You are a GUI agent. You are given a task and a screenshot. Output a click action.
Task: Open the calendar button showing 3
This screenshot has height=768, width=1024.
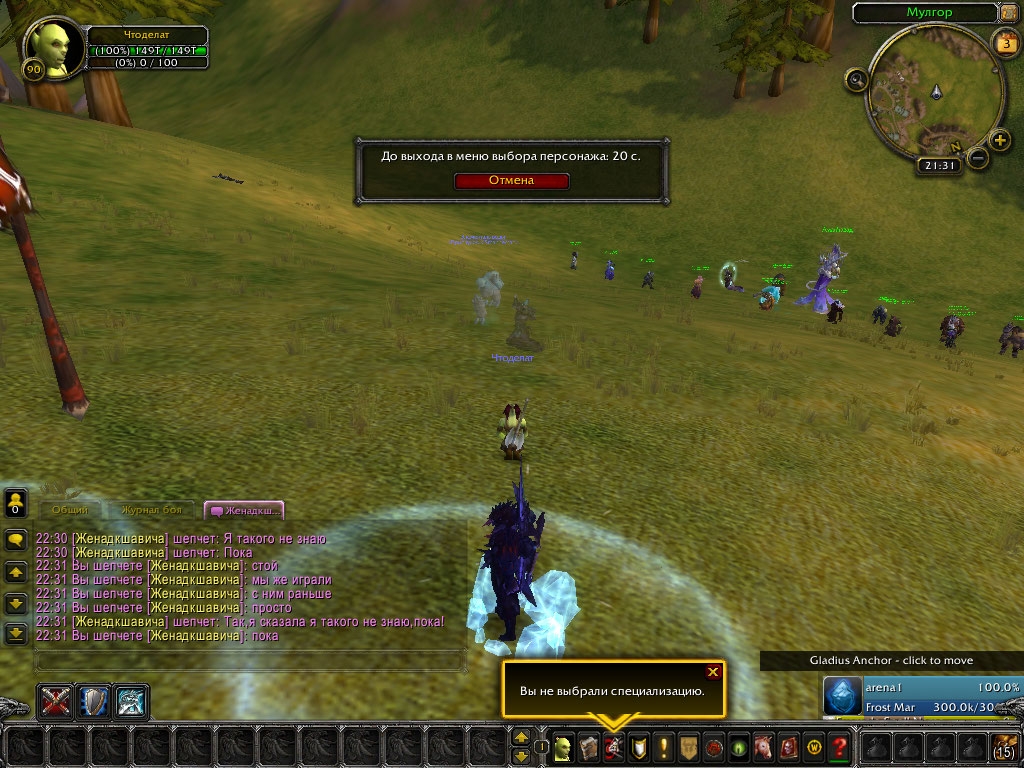click(1004, 43)
